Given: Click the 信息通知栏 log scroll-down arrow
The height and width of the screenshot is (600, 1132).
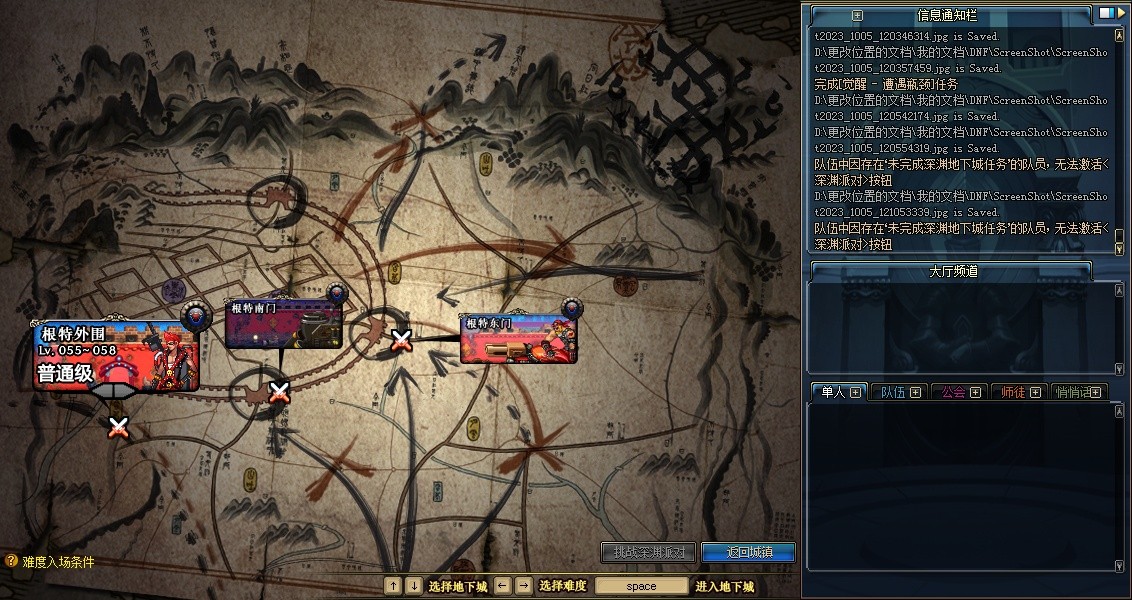Looking at the screenshot, I should tap(1120, 246).
